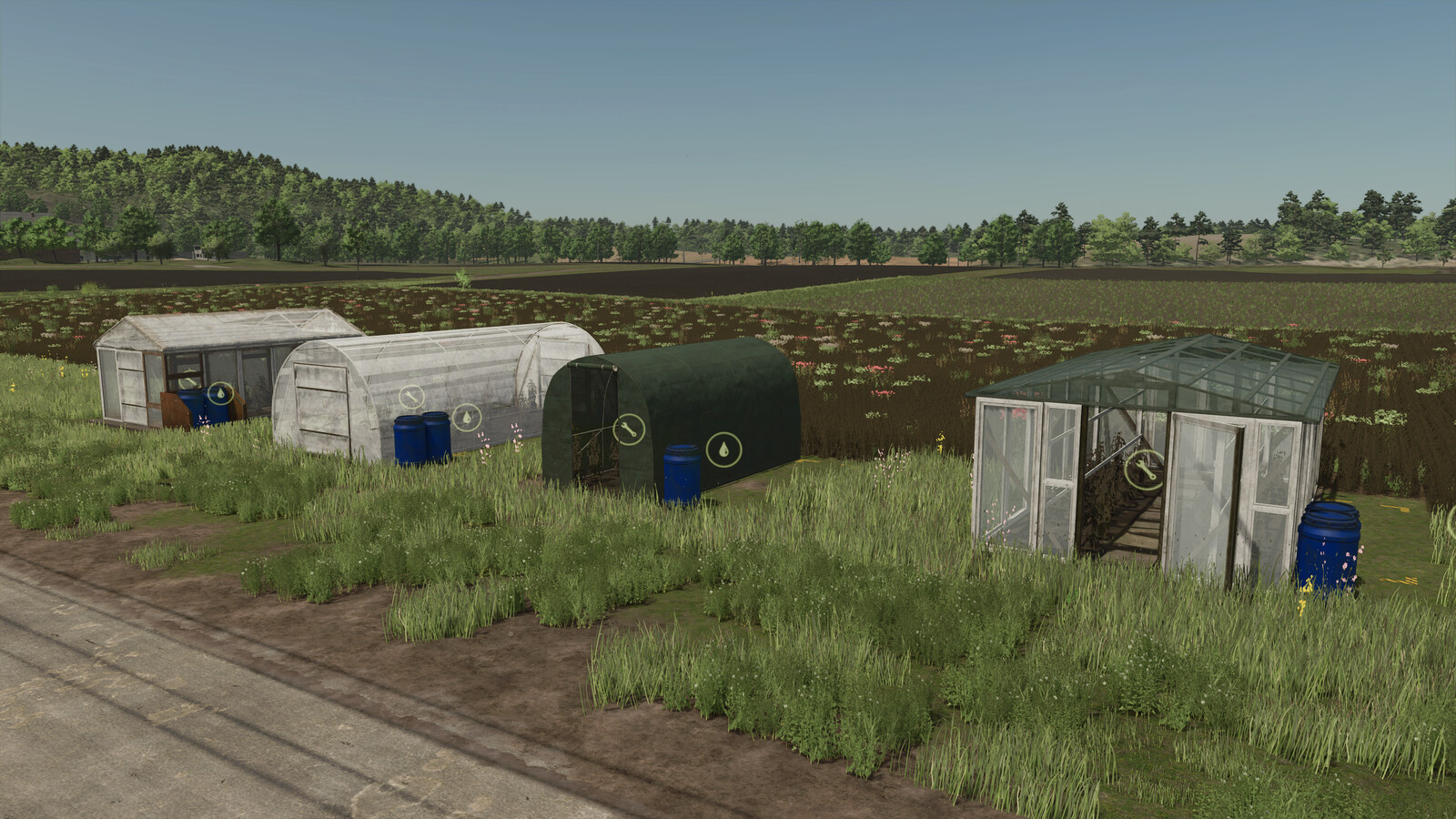
Task: Select the wrench icon inside the glass greenhouse
Action: click(1143, 470)
